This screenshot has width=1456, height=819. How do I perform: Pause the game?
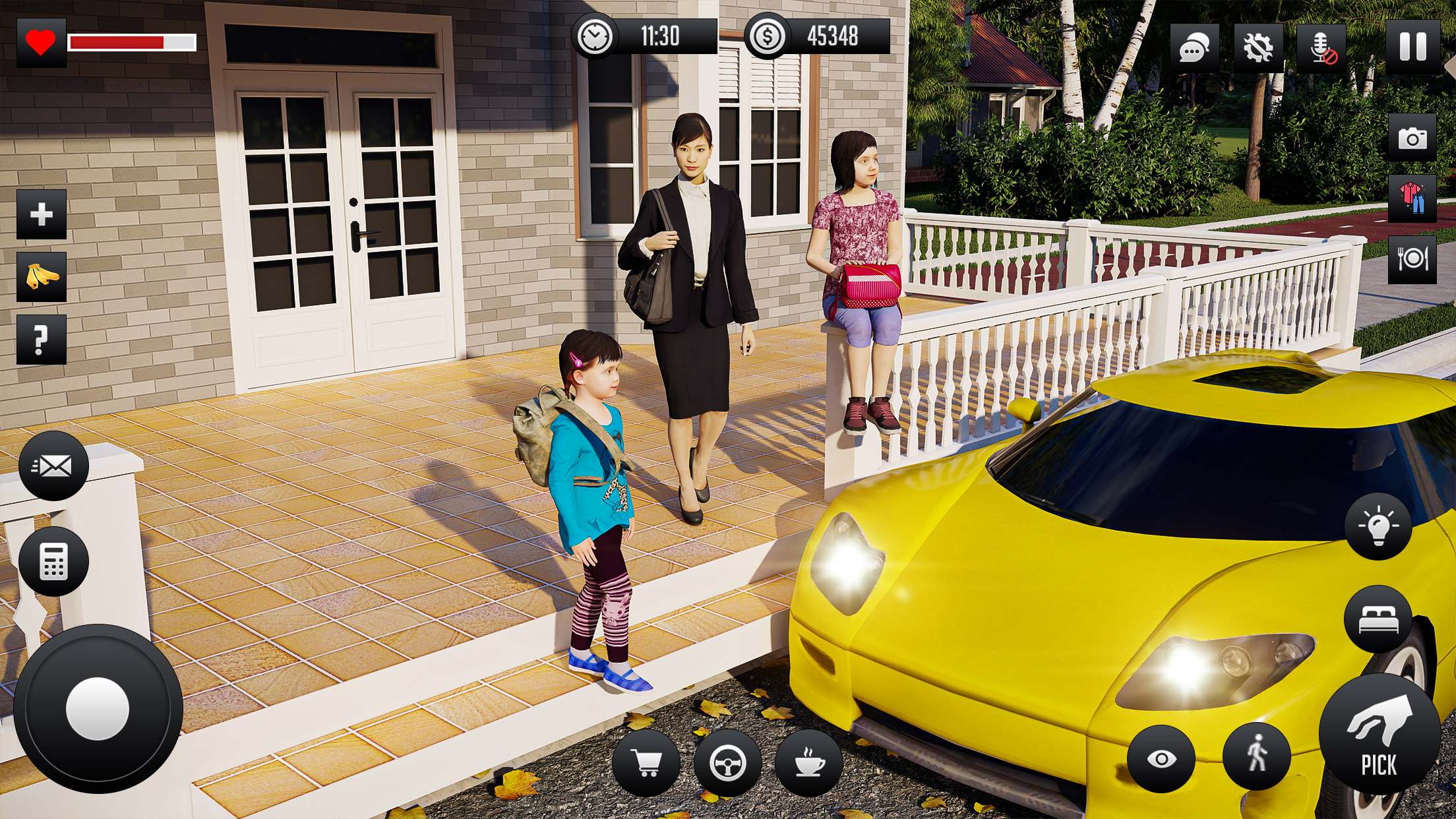[1412, 47]
